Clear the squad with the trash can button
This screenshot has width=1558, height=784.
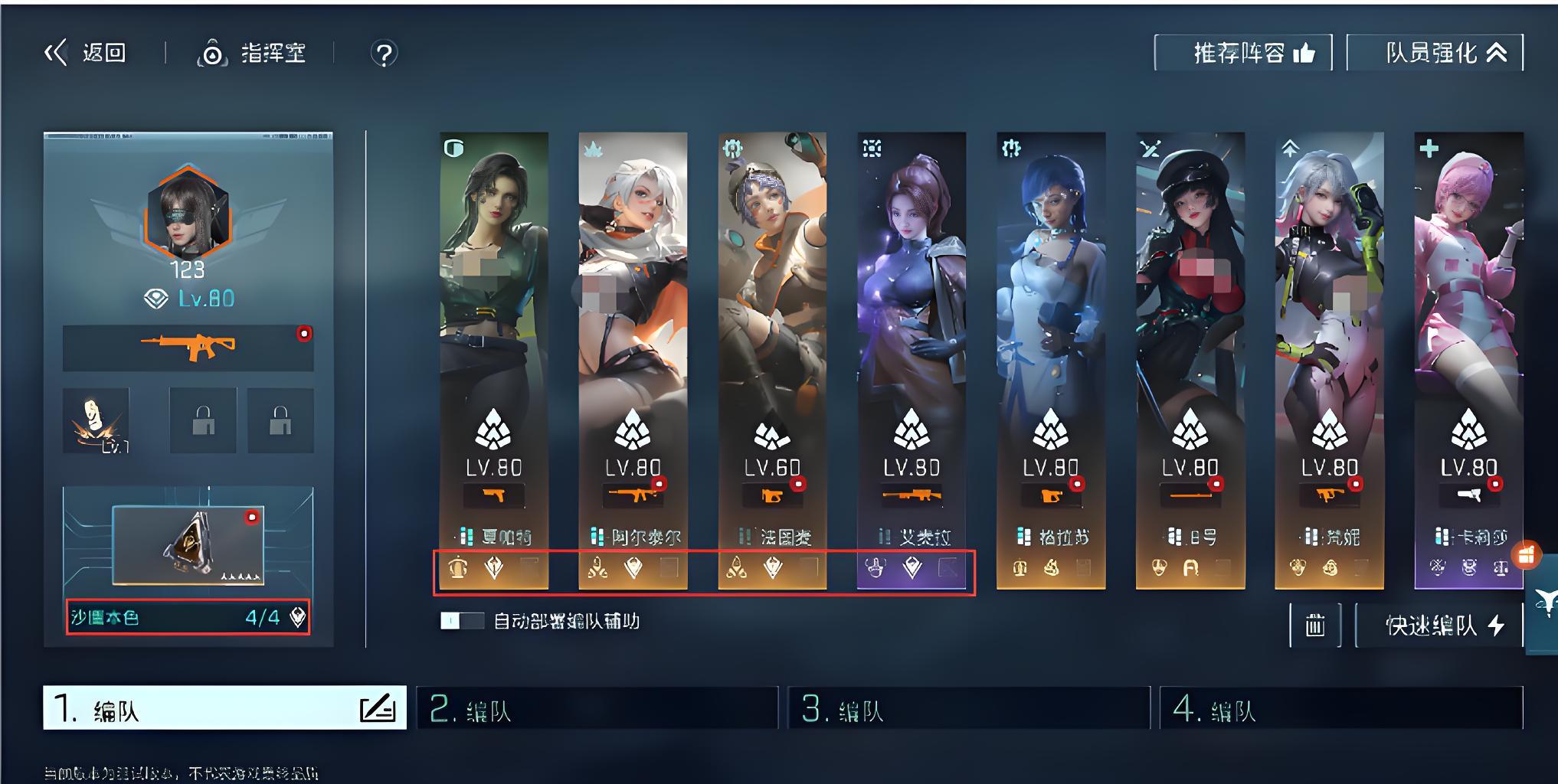click(1314, 626)
